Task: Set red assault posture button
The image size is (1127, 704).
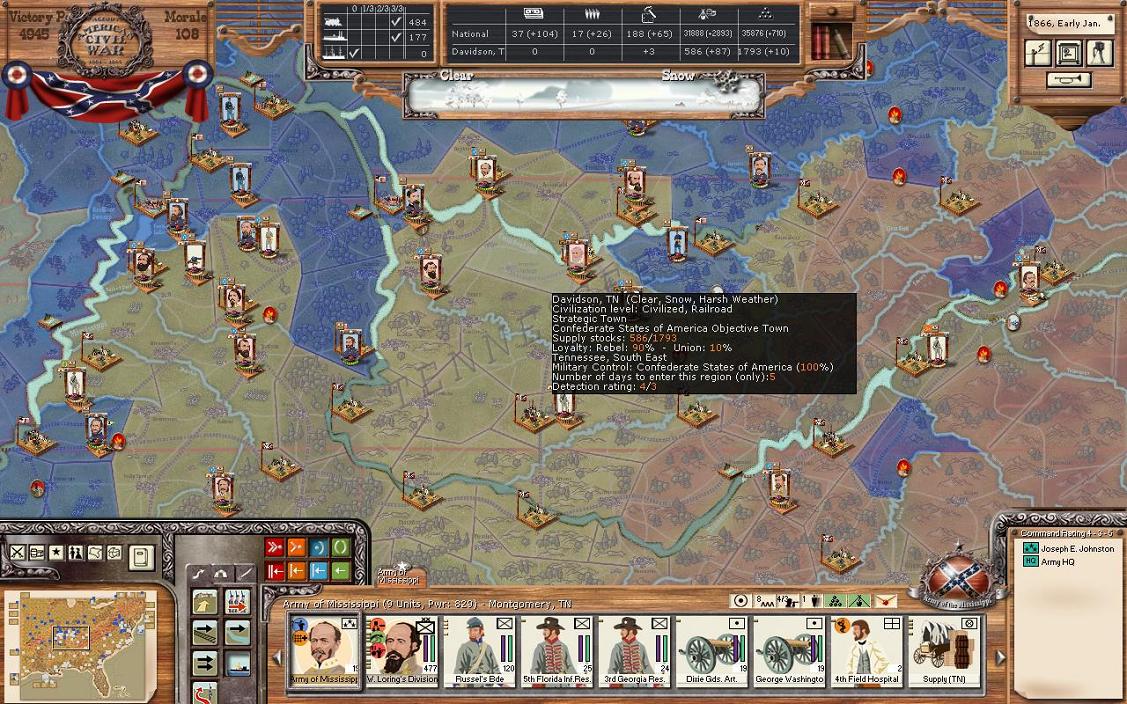Action: tap(274, 547)
